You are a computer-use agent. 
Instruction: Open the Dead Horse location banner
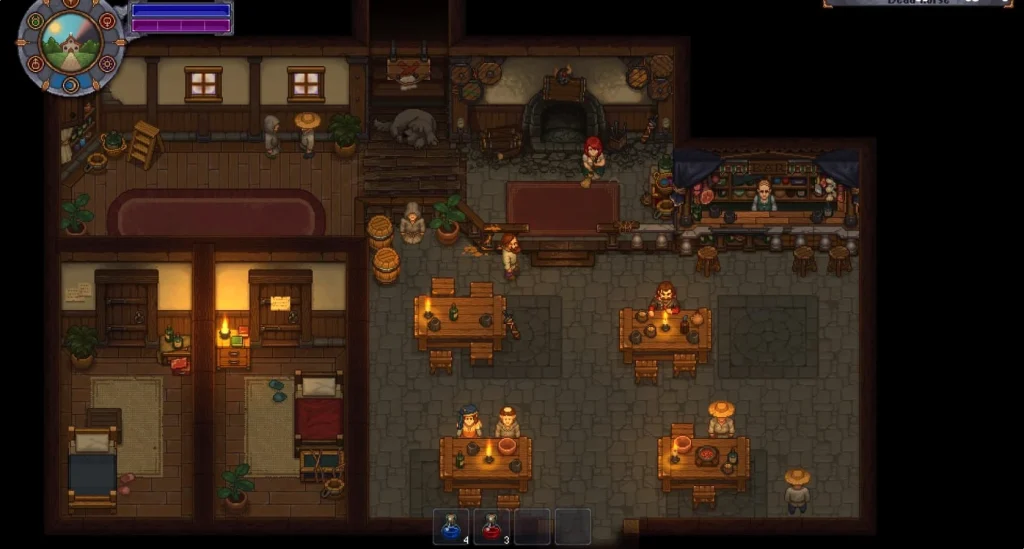917,3
